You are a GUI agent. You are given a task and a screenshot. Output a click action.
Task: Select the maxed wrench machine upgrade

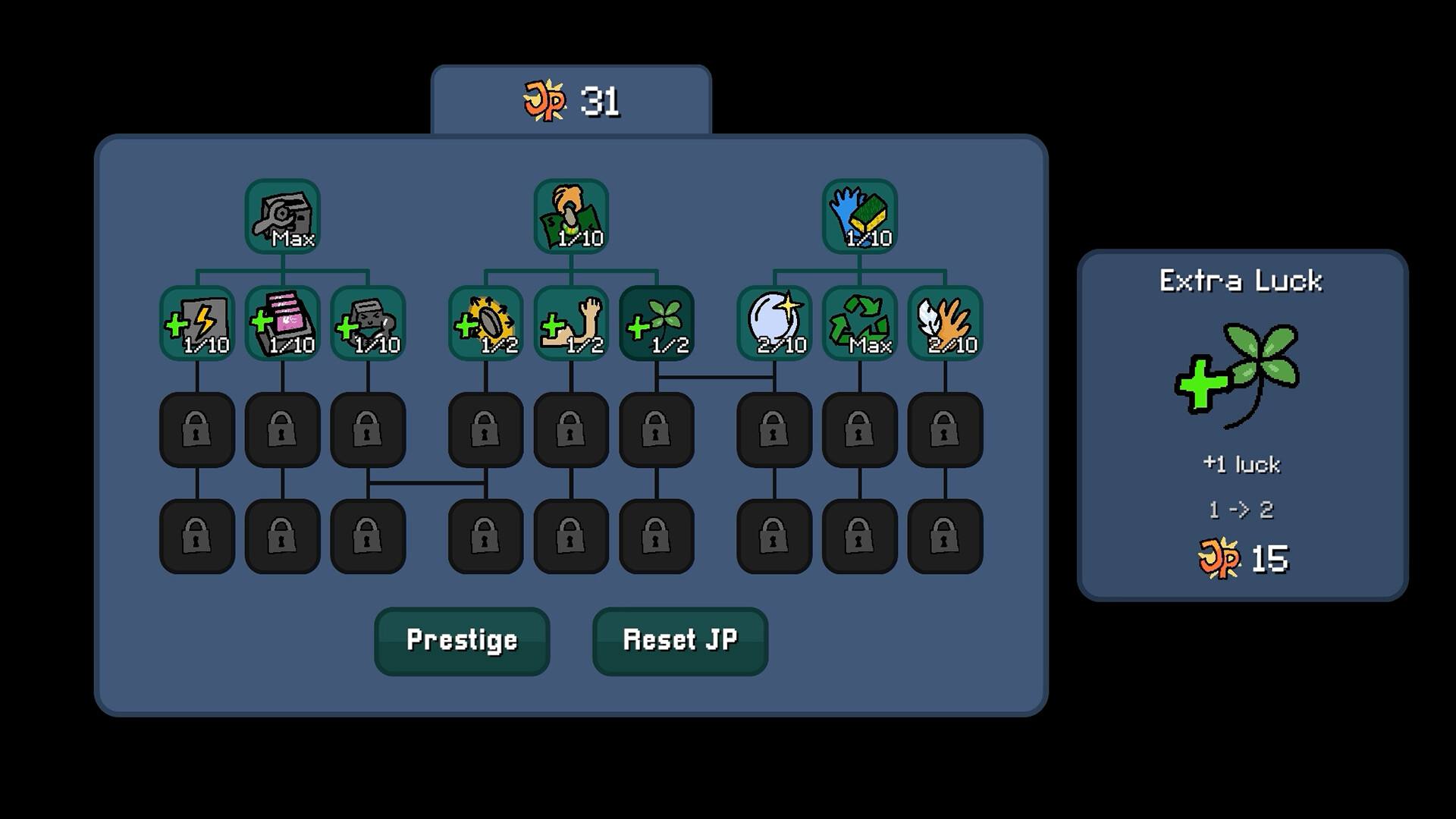(x=282, y=216)
